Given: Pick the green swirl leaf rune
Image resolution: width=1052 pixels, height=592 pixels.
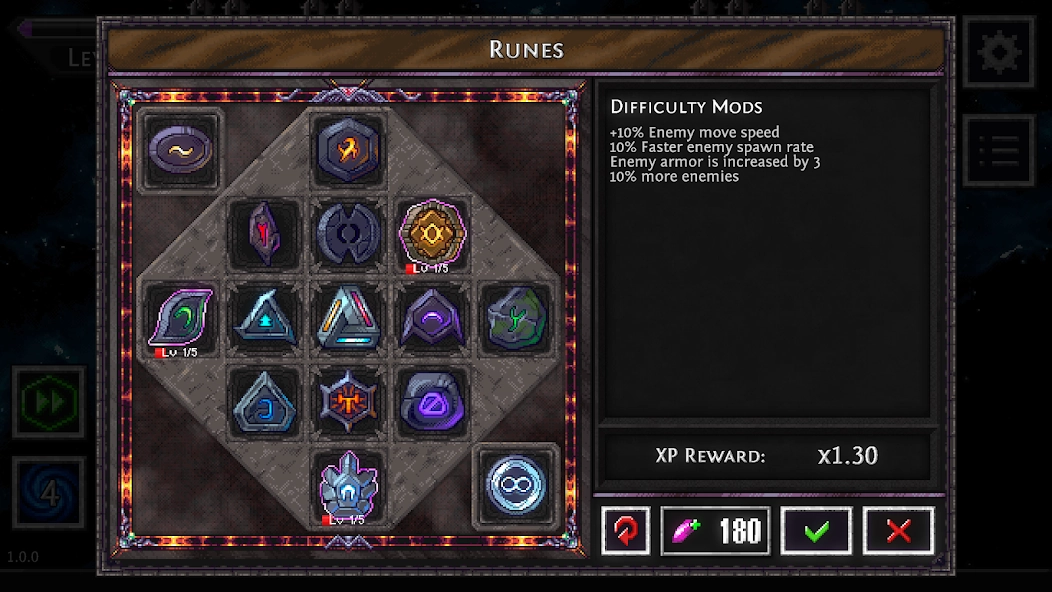Looking at the screenshot, I should point(181,317).
